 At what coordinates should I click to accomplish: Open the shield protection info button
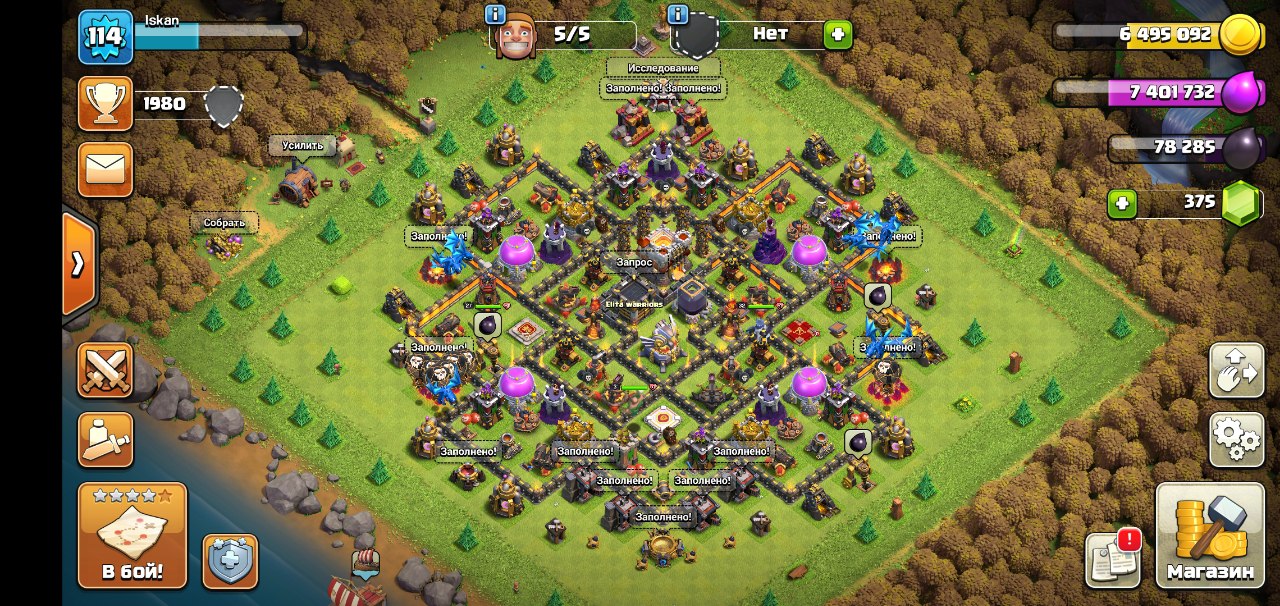click(x=230, y=561)
